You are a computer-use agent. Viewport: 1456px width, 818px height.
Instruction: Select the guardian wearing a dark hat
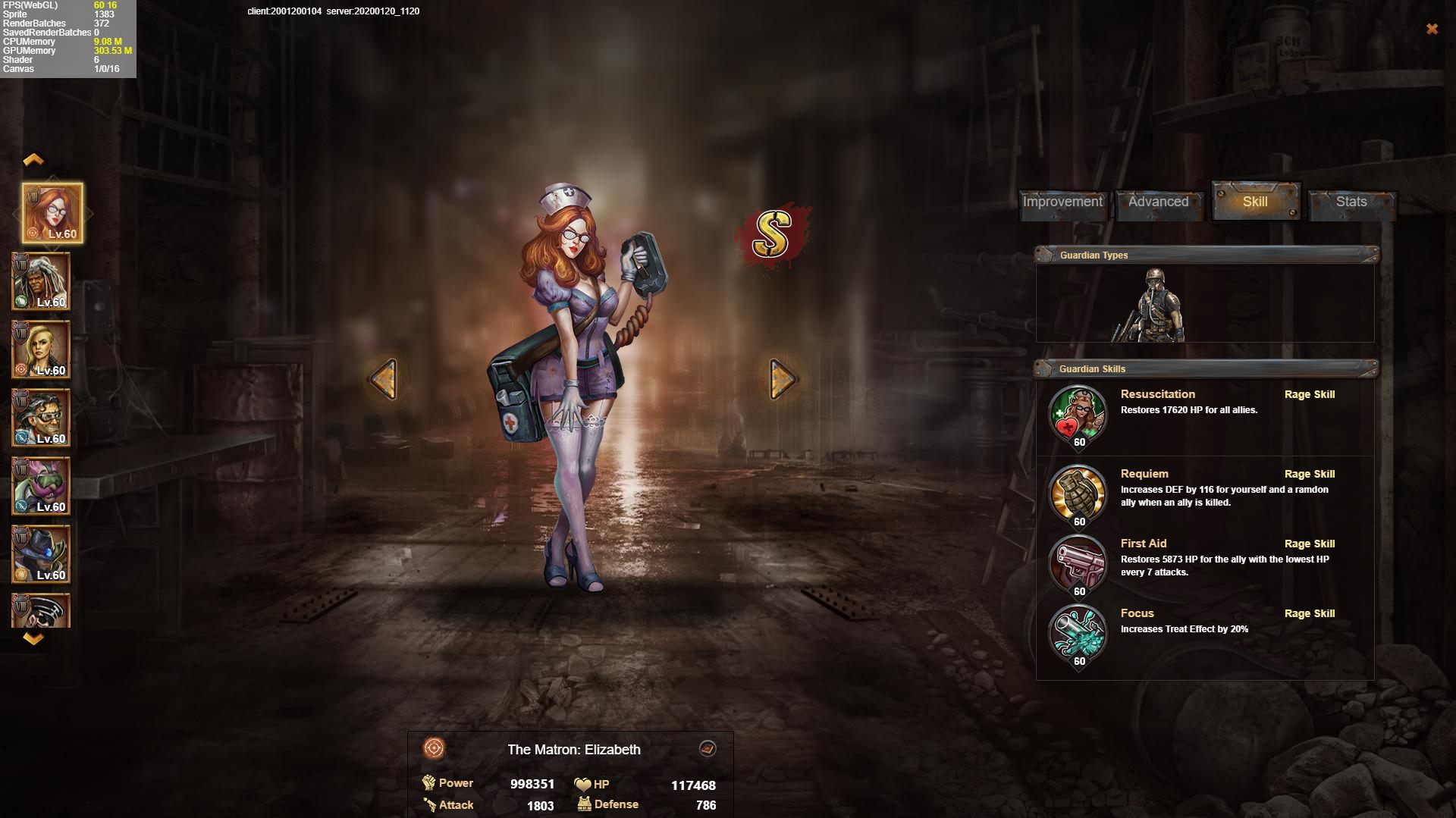[41, 554]
